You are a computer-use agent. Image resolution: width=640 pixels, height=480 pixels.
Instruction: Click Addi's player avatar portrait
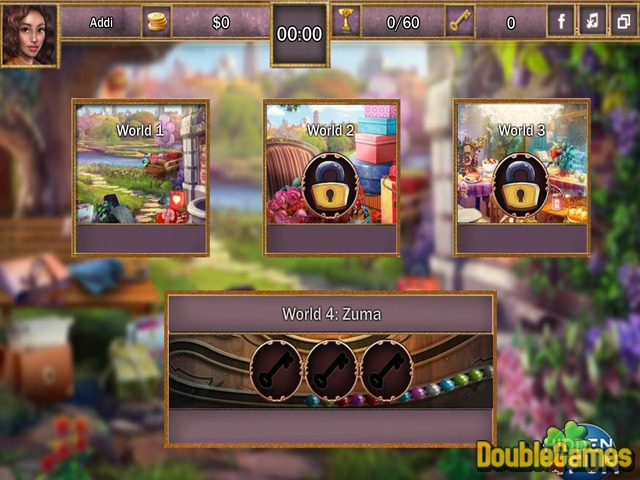28,33
